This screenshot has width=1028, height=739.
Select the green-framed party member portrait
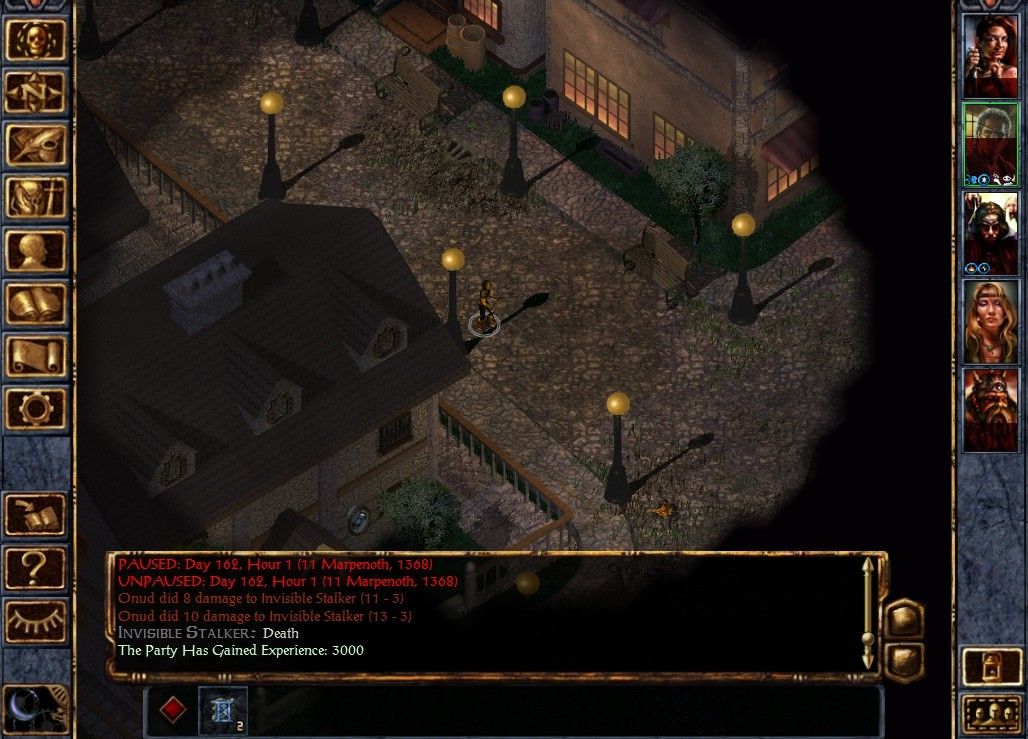tap(990, 144)
